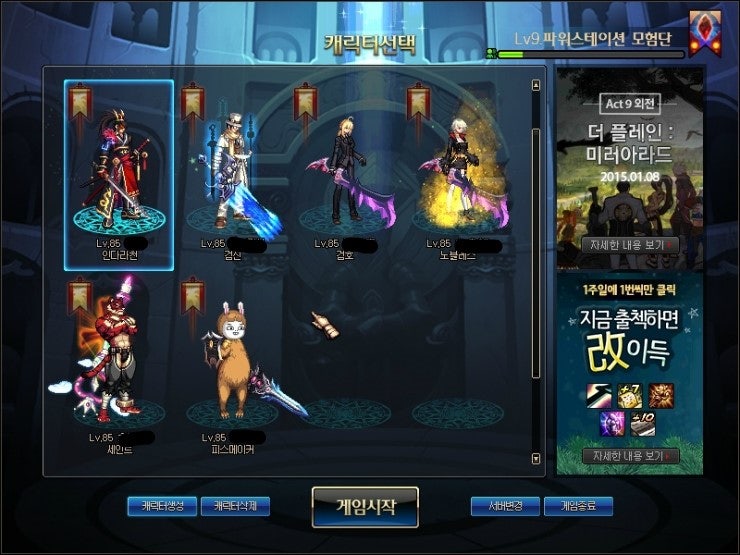The width and height of the screenshot is (740, 555).
Task: Pick the 노블레스 character with golden aura
Action: point(458,175)
